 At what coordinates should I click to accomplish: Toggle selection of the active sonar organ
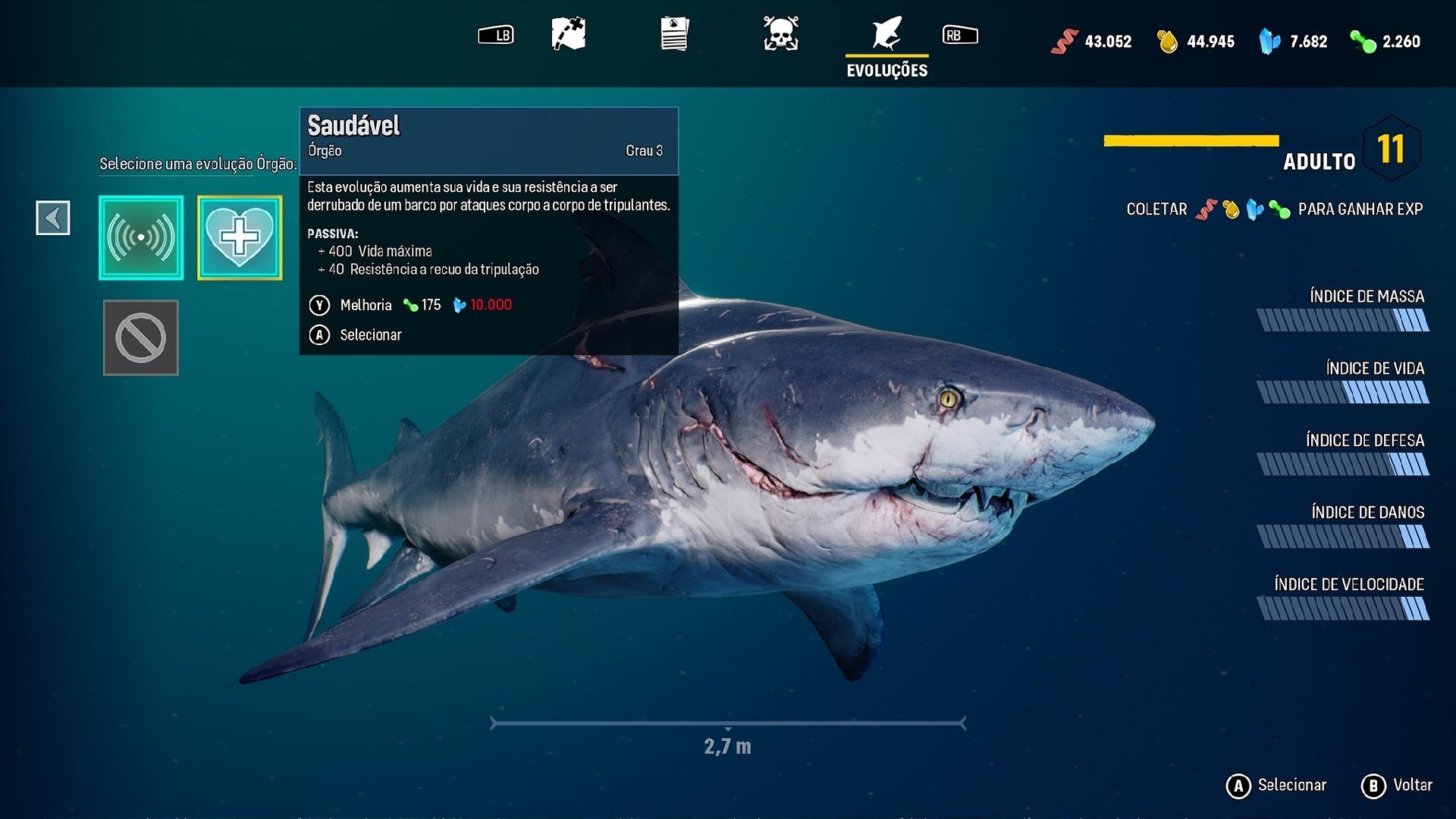pos(140,237)
